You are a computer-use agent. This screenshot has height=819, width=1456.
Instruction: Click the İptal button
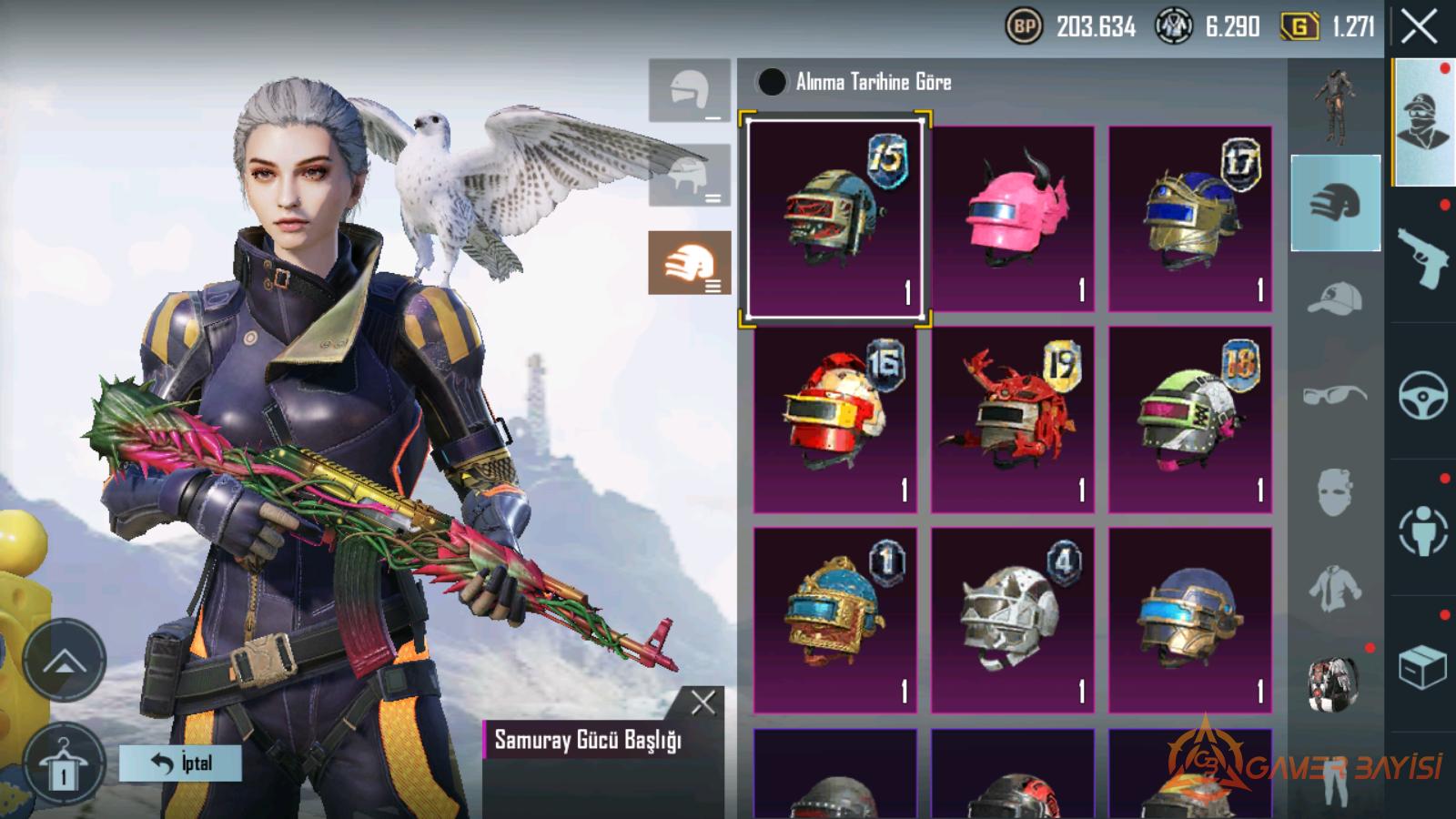(180, 763)
